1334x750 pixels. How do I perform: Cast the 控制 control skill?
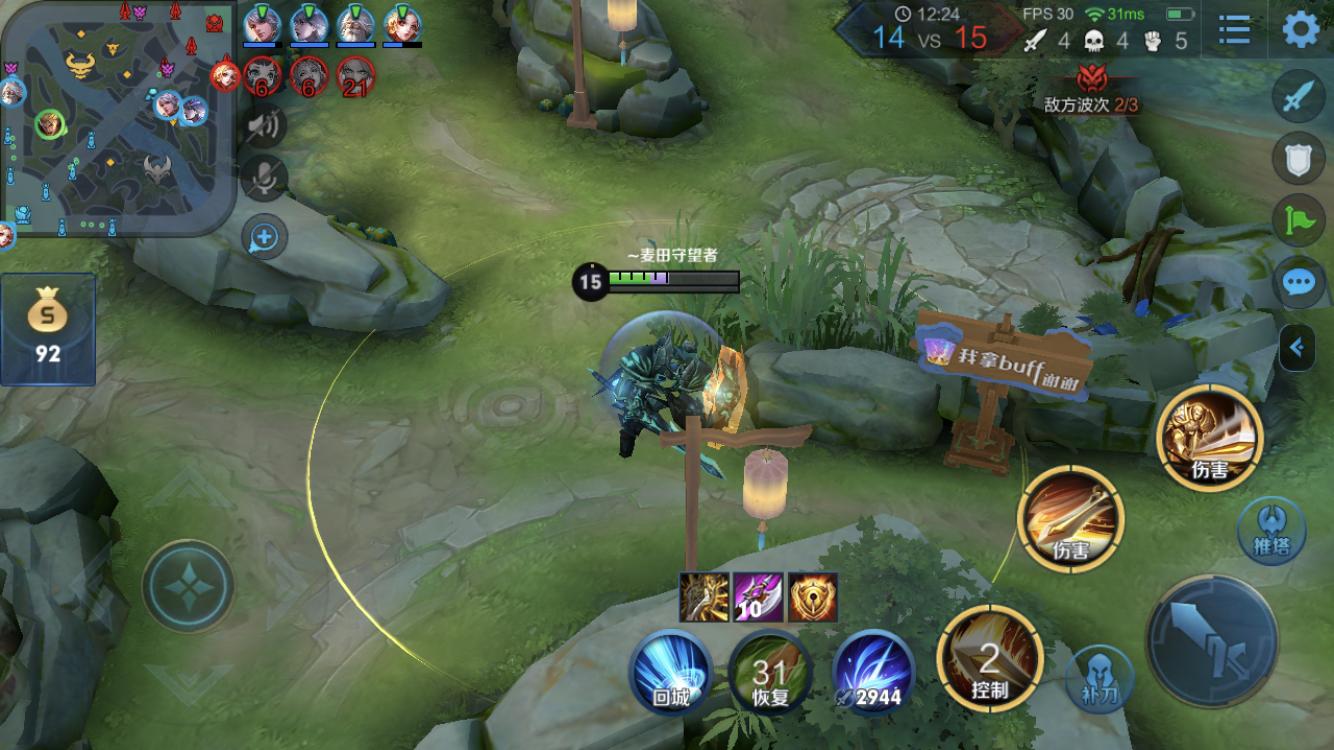989,659
